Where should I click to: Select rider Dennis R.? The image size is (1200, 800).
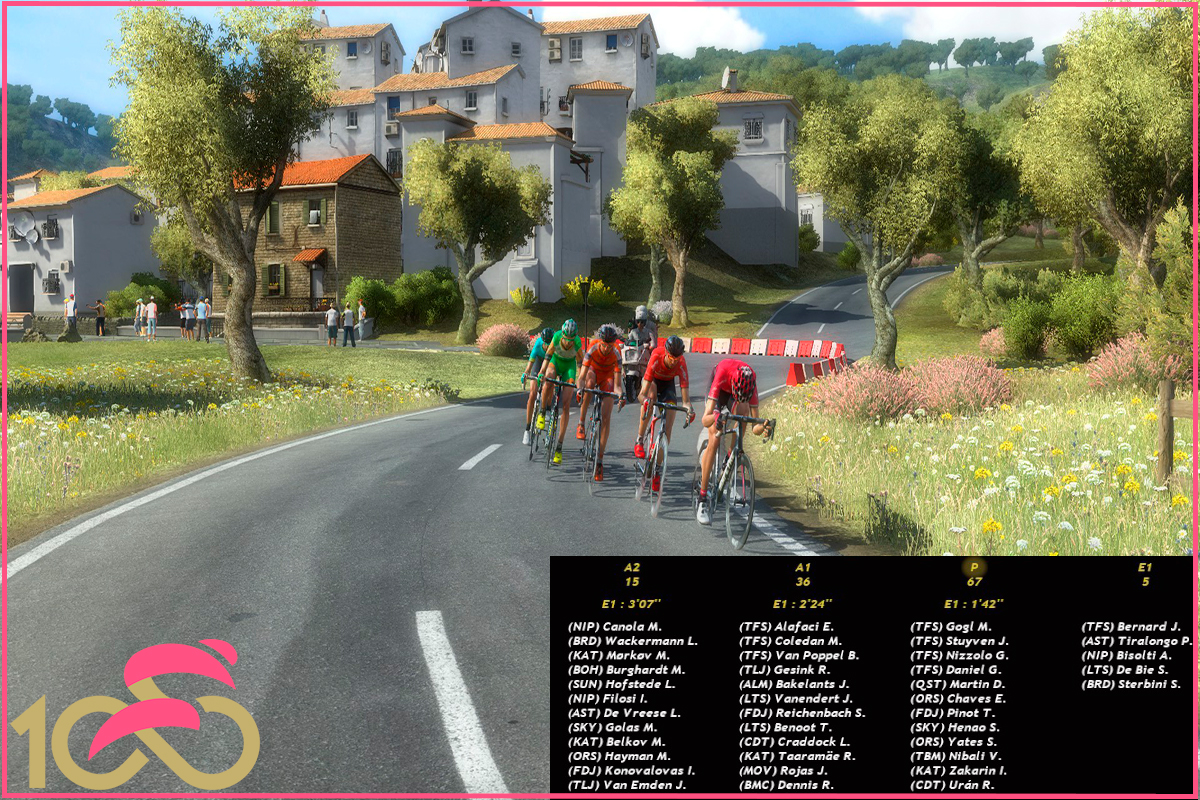[786, 785]
